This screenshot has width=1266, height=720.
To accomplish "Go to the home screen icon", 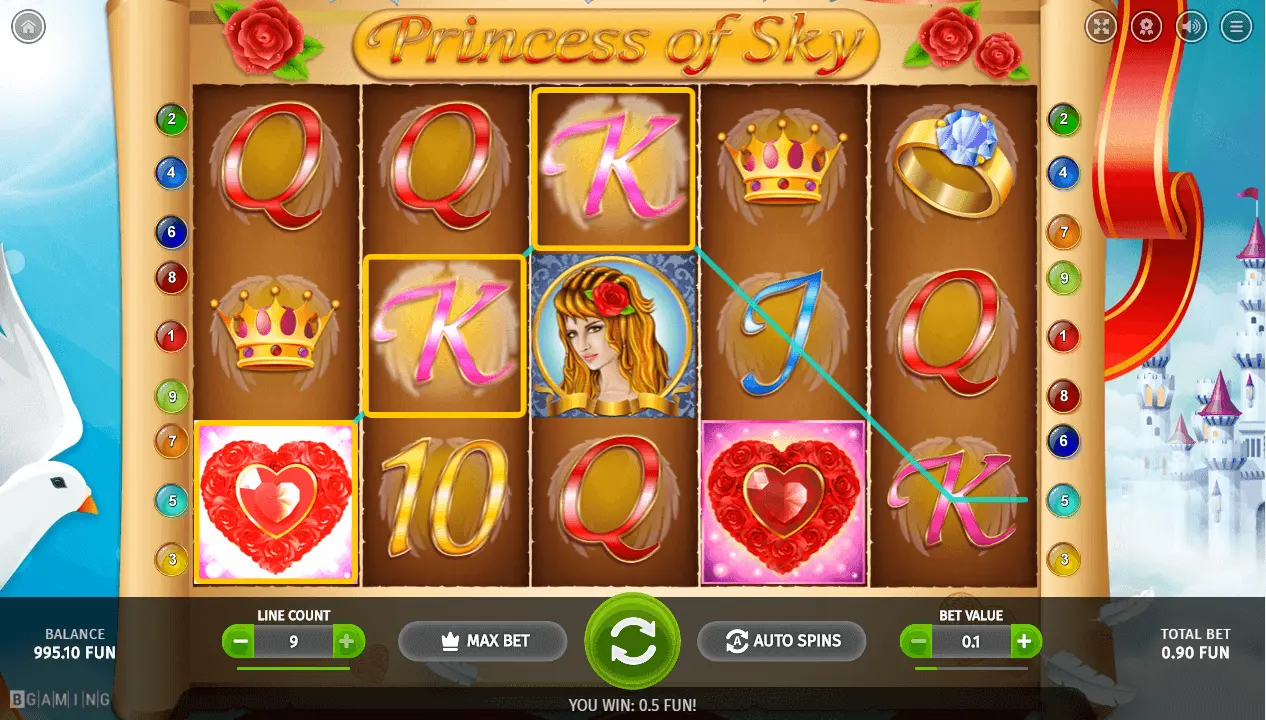I will [x=28, y=27].
